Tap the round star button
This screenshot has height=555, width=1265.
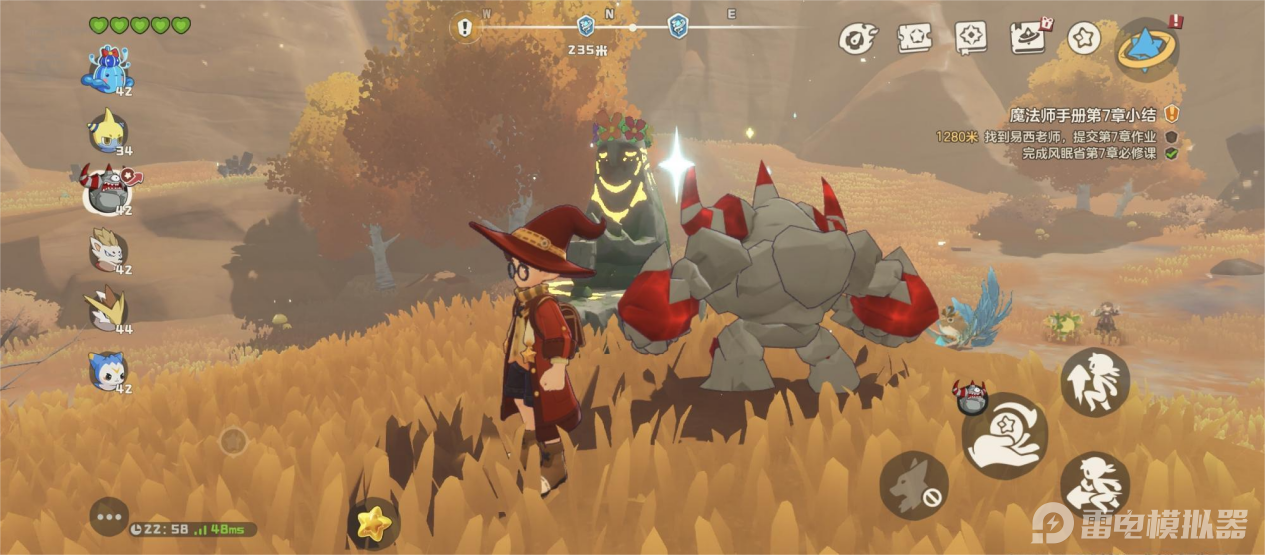tap(1083, 38)
